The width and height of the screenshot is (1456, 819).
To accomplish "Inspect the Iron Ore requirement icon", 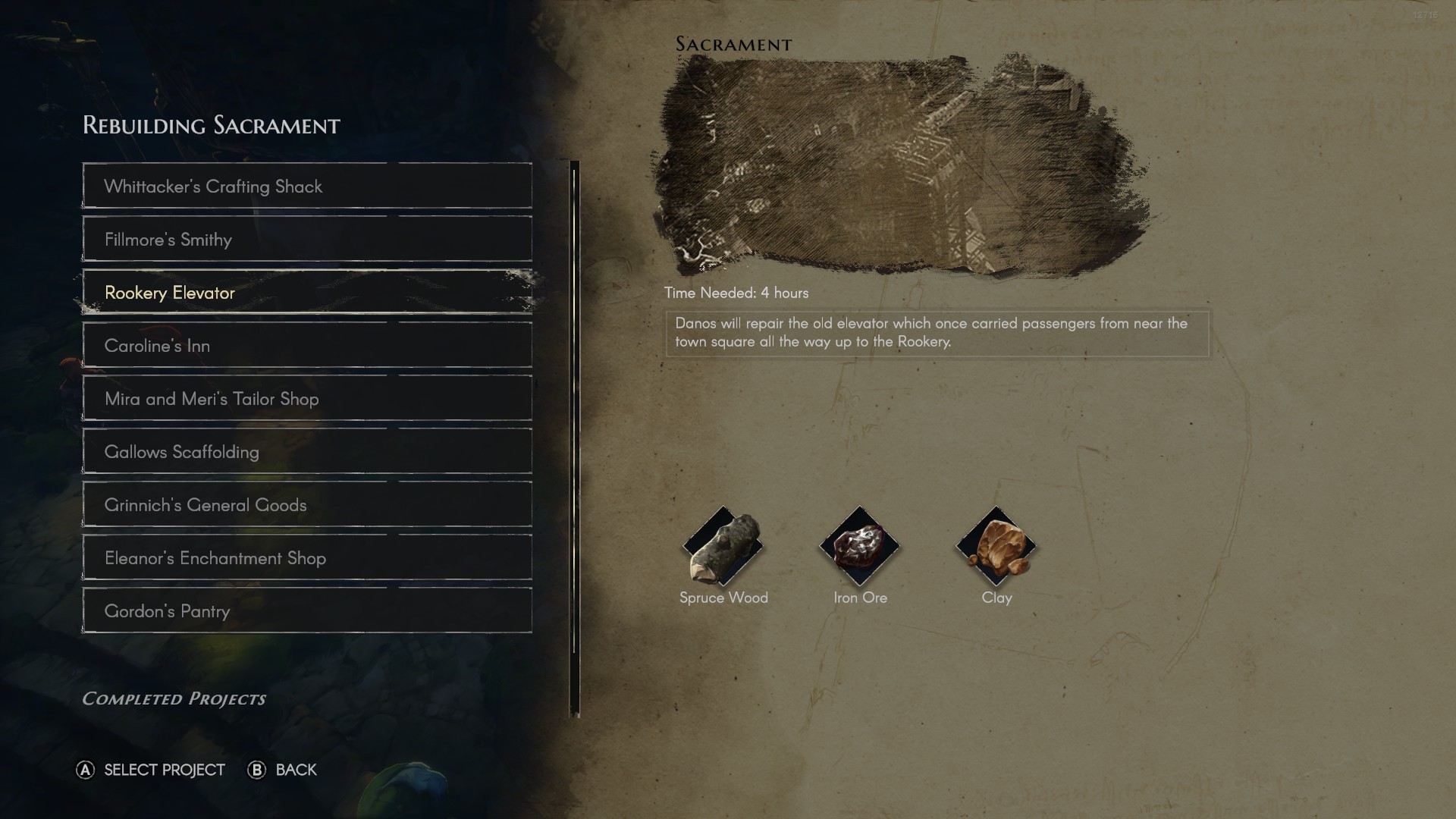I will point(859,546).
